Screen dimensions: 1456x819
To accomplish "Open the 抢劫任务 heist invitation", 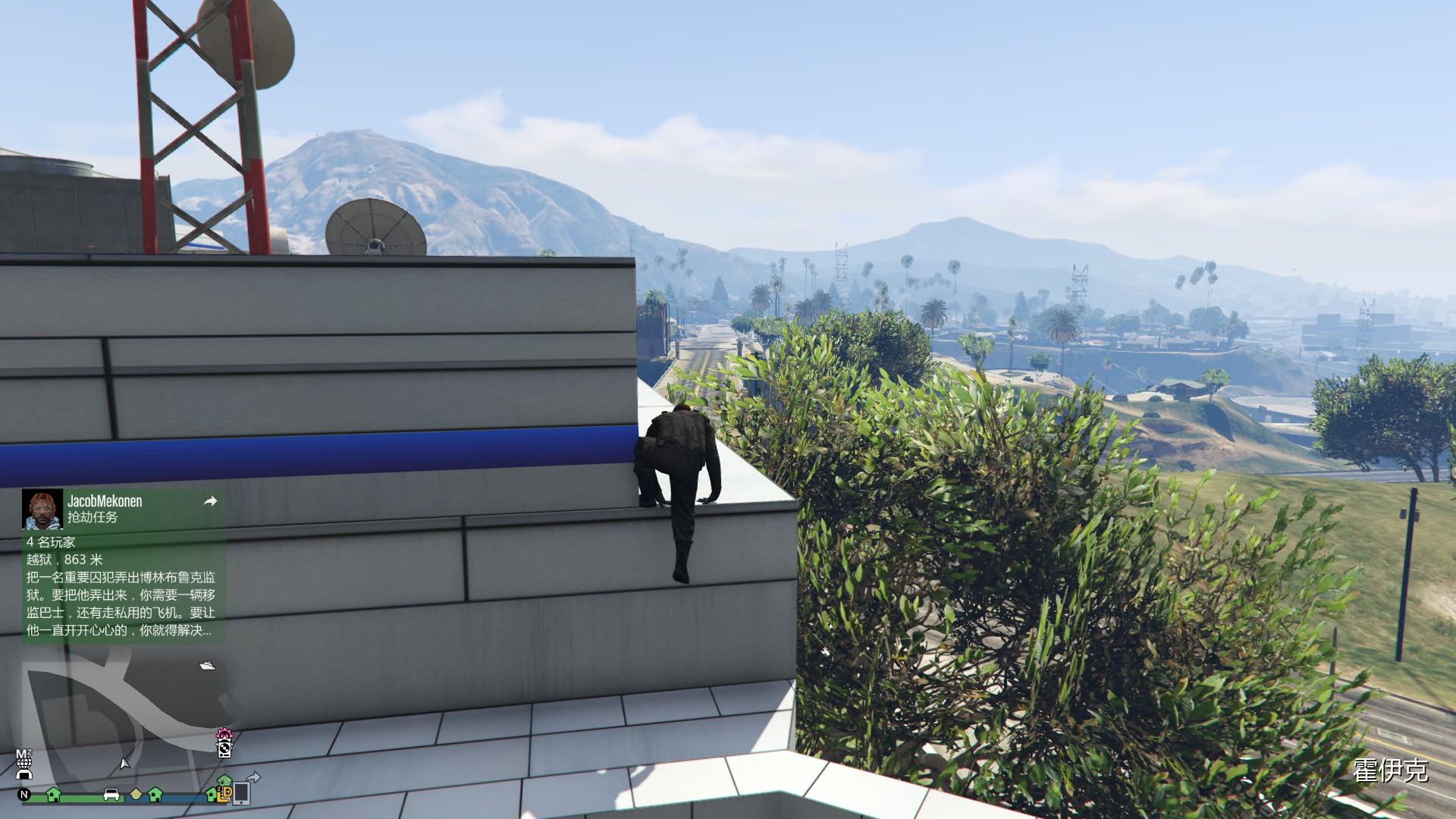I will 94,518.
